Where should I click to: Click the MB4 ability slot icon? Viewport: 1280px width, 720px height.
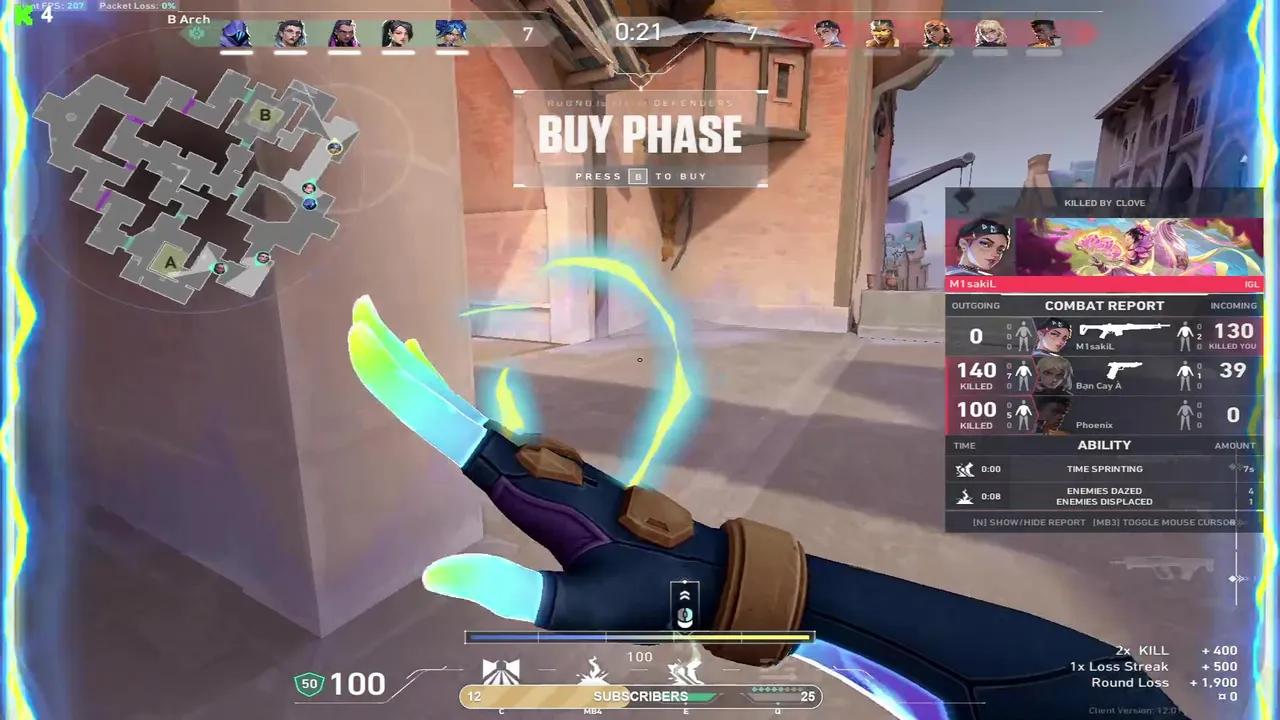pyautogui.click(x=593, y=671)
